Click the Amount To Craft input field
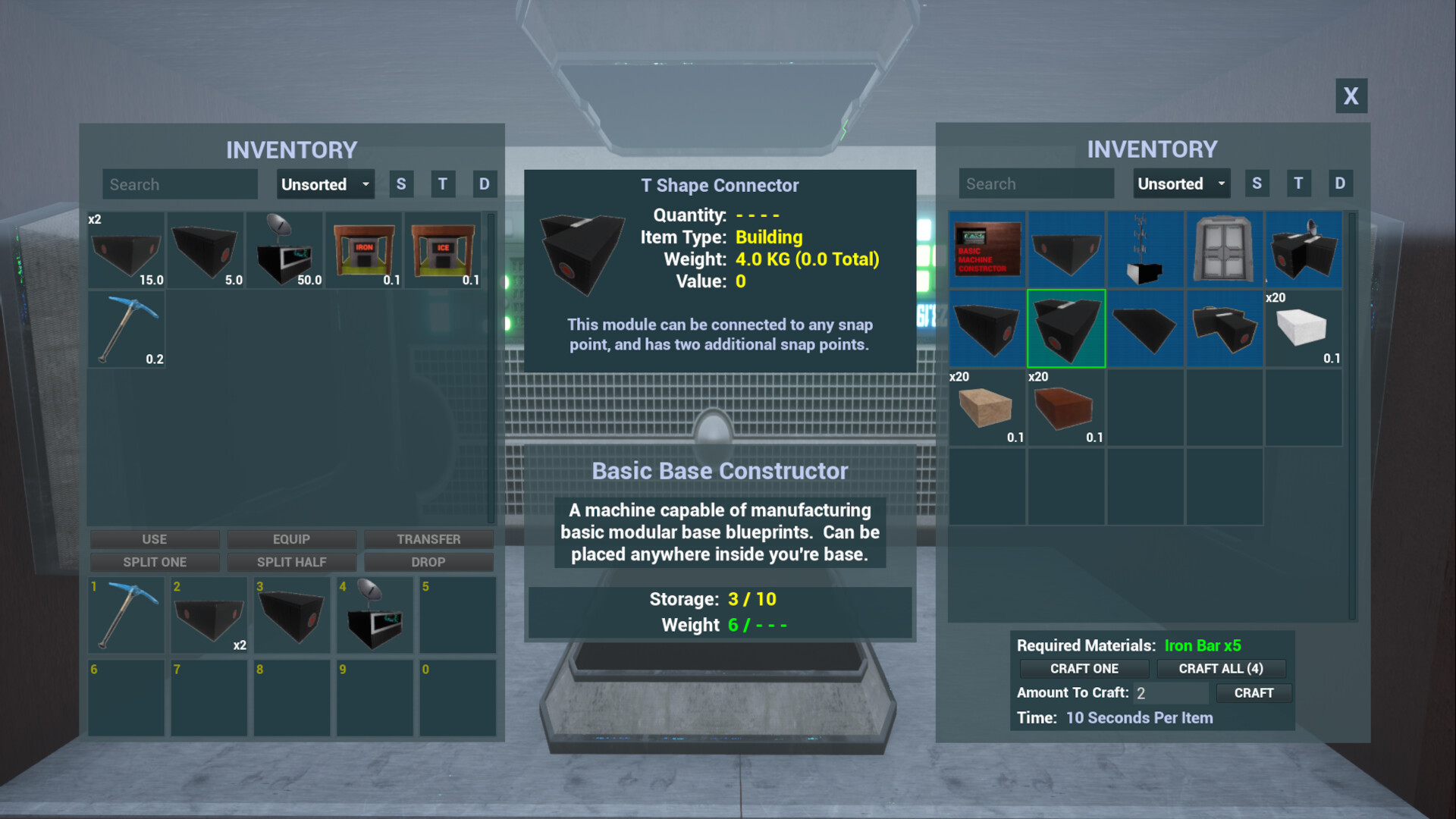 (1170, 692)
